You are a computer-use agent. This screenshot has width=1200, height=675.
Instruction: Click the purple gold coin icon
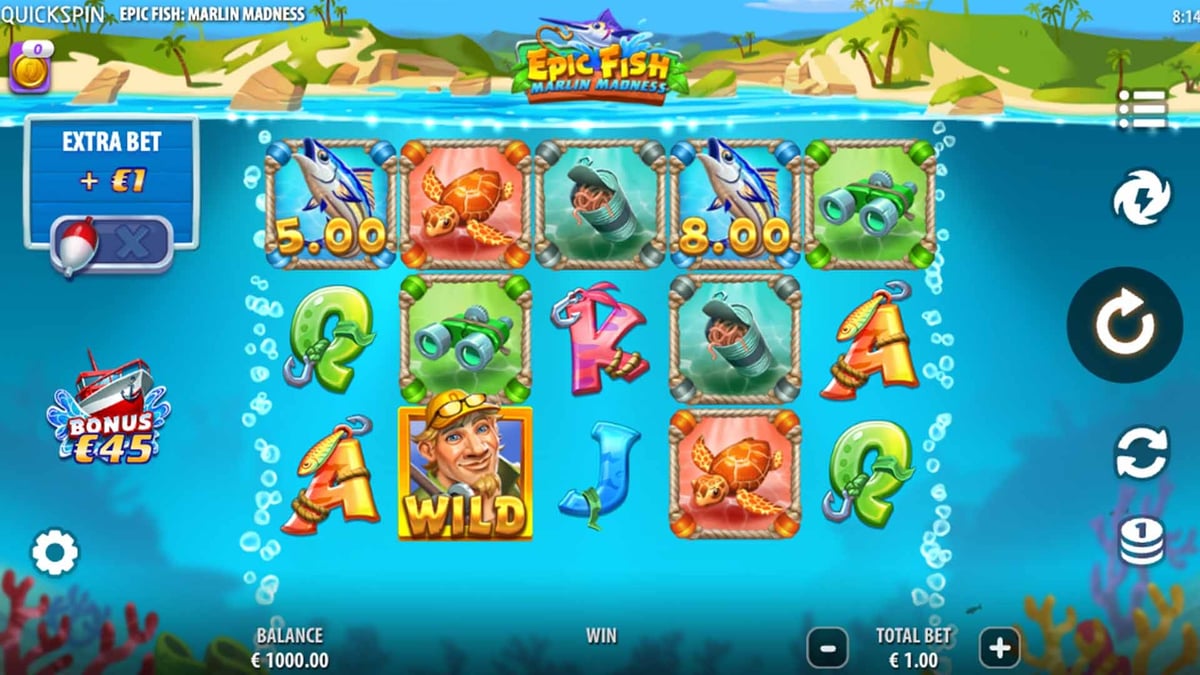29,67
